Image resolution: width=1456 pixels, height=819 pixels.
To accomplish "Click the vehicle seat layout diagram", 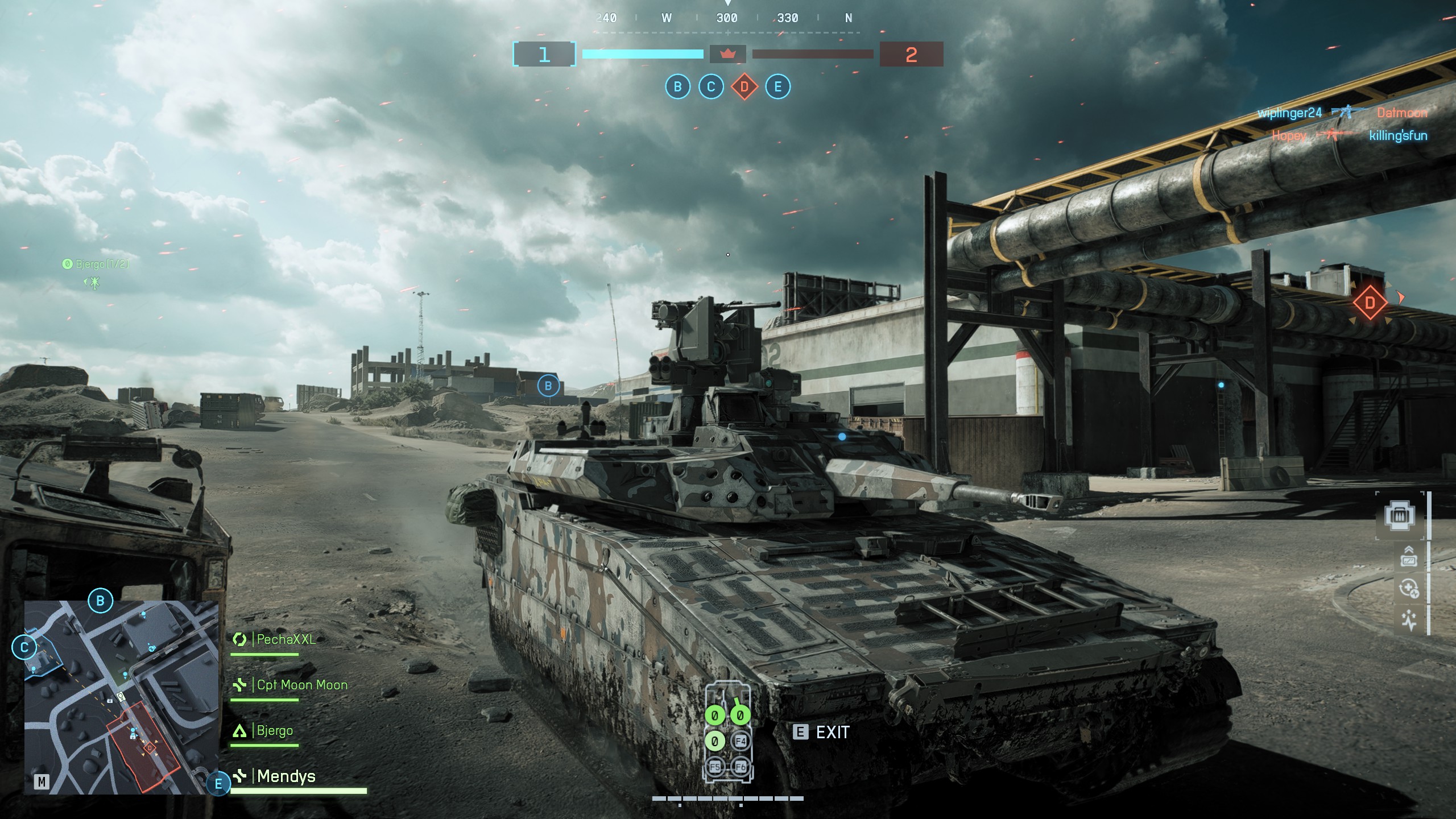I will (x=728, y=731).
